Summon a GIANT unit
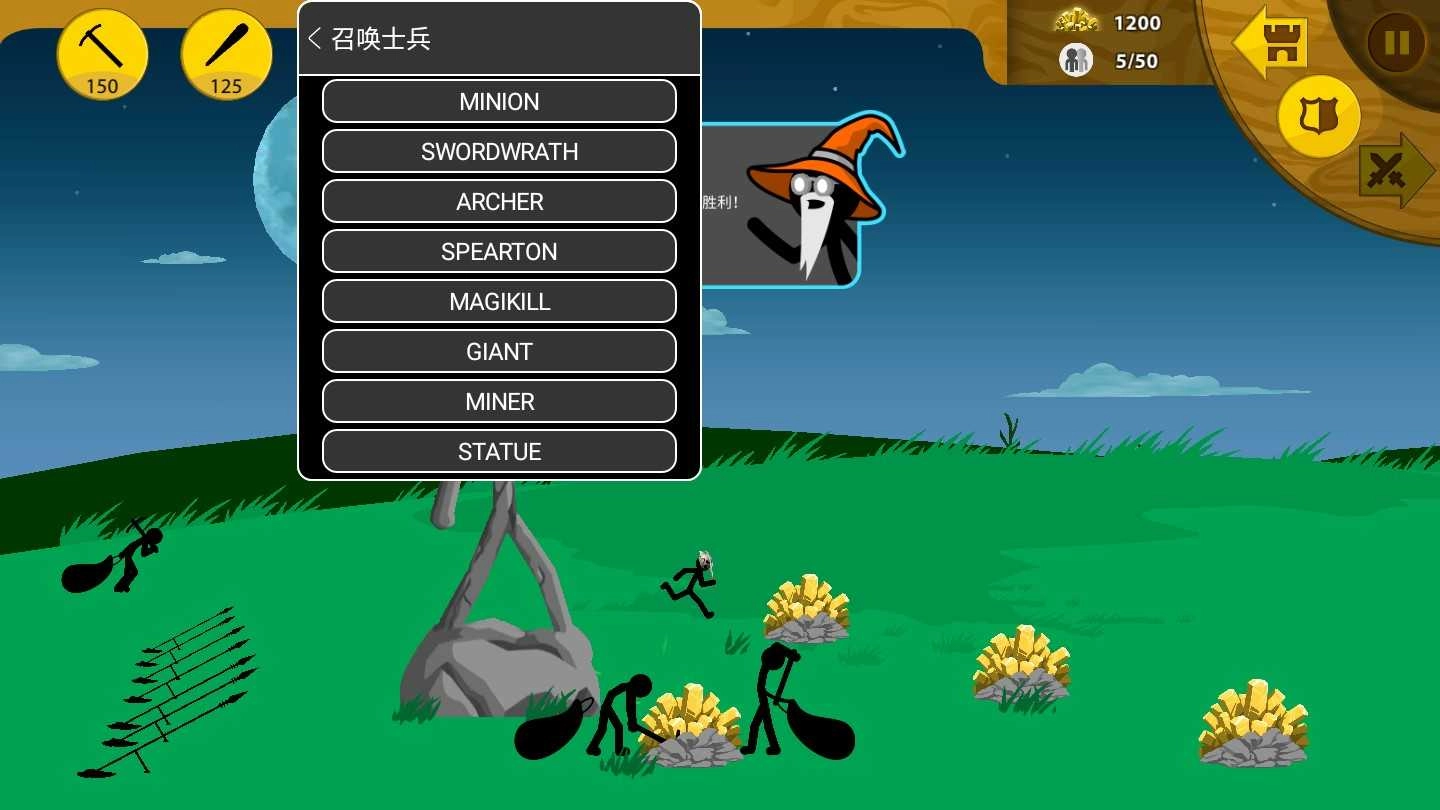Screen dimensions: 1440x810 coord(499,351)
